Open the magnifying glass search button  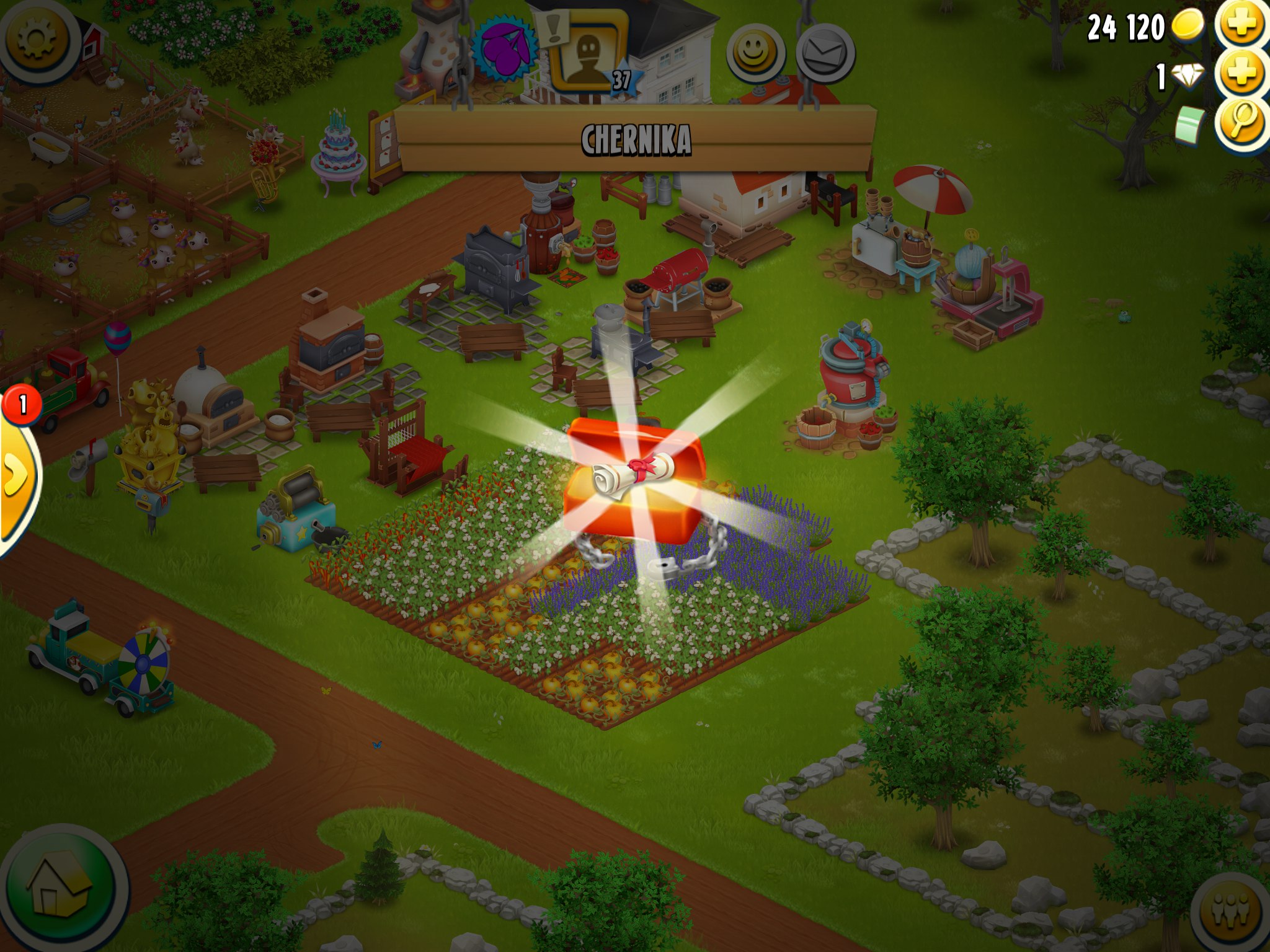pyautogui.click(x=1242, y=121)
